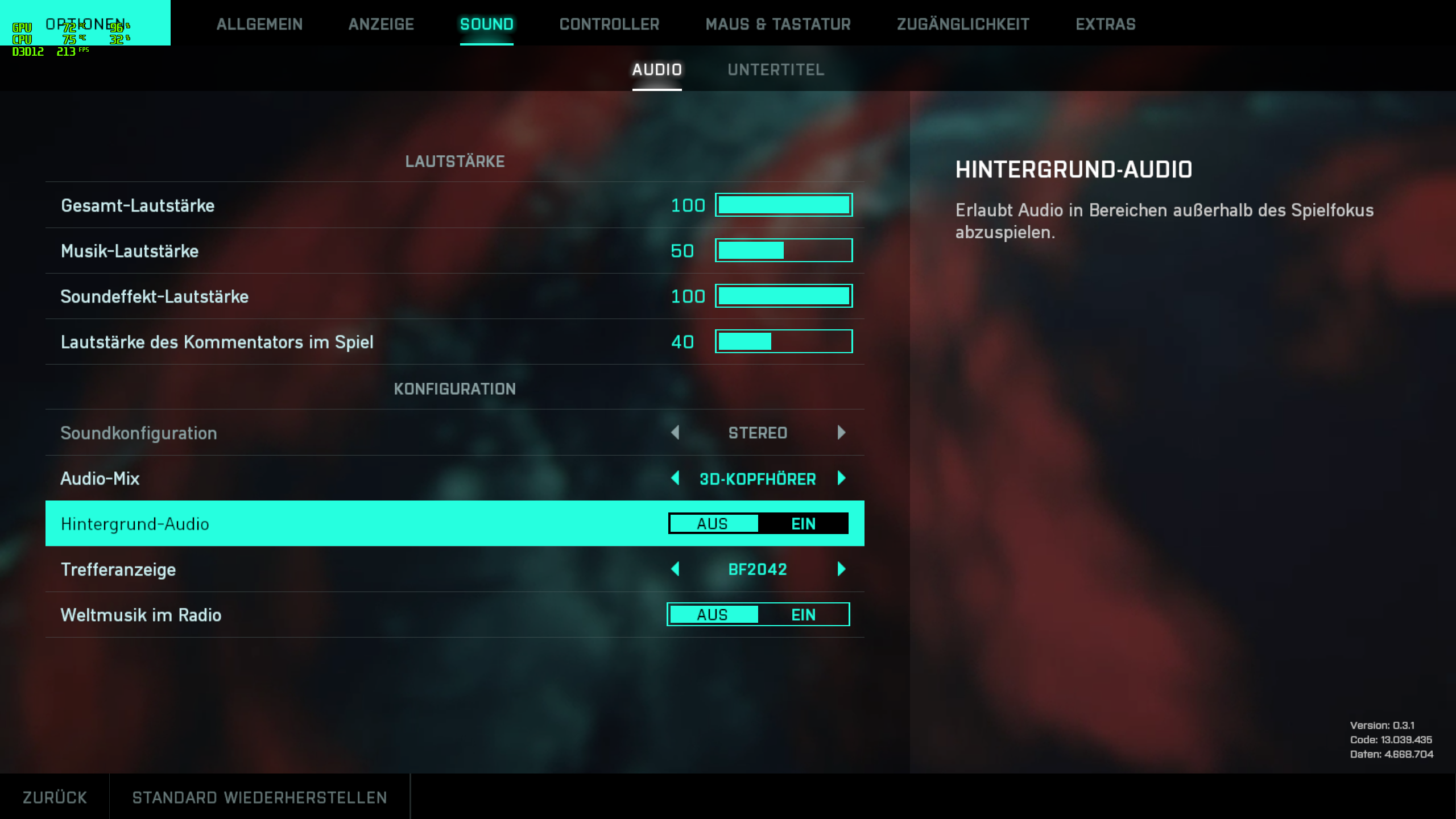Open the ANZEIGE settings tab
The height and width of the screenshot is (819, 1456).
[x=381, y=24]
